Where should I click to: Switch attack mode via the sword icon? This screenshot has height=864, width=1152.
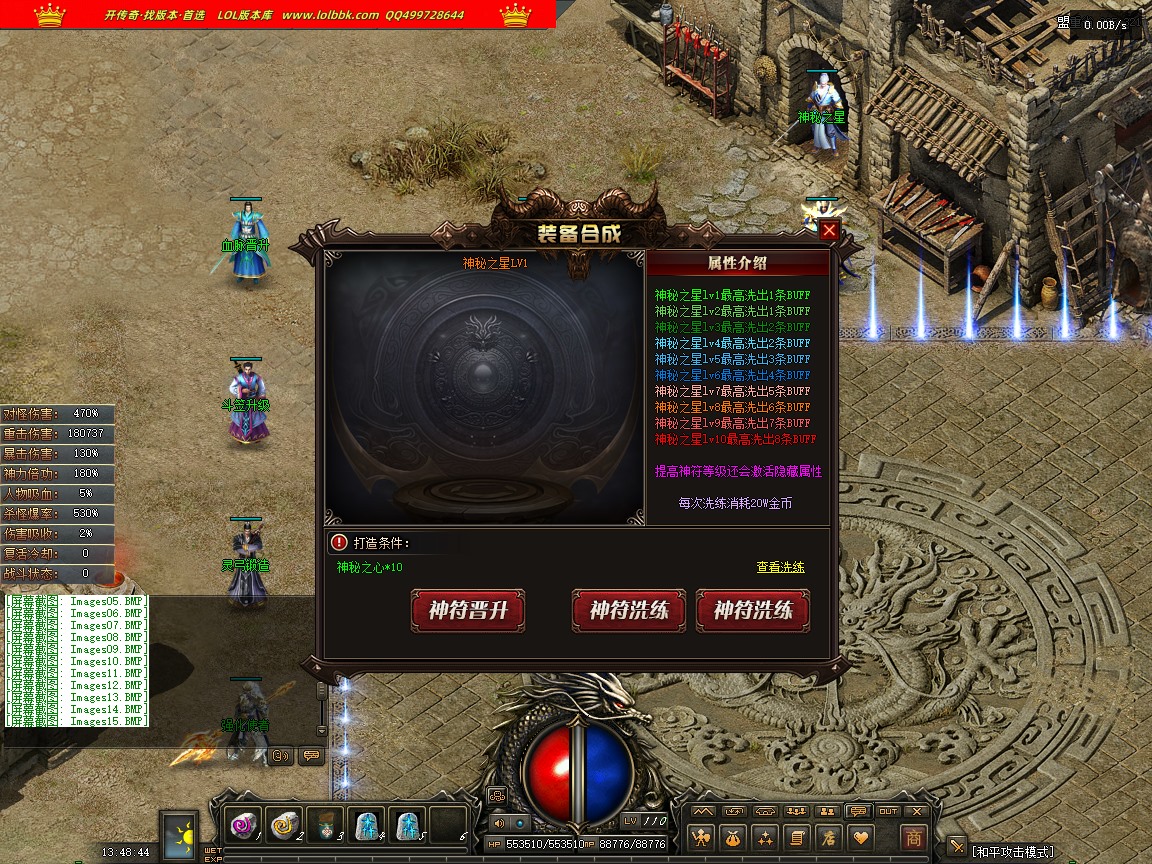coord(957,847)
